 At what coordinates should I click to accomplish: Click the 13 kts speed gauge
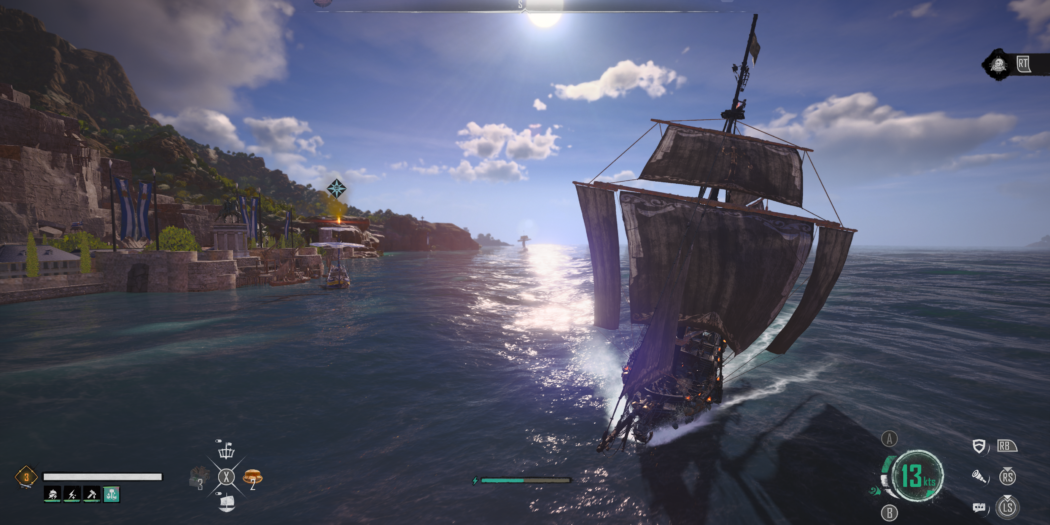point(916,475)
